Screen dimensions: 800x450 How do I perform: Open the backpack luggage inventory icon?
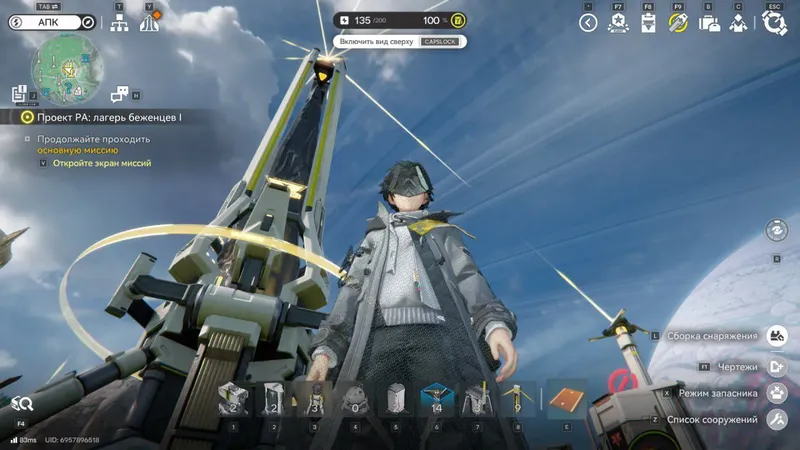(709, 23)
